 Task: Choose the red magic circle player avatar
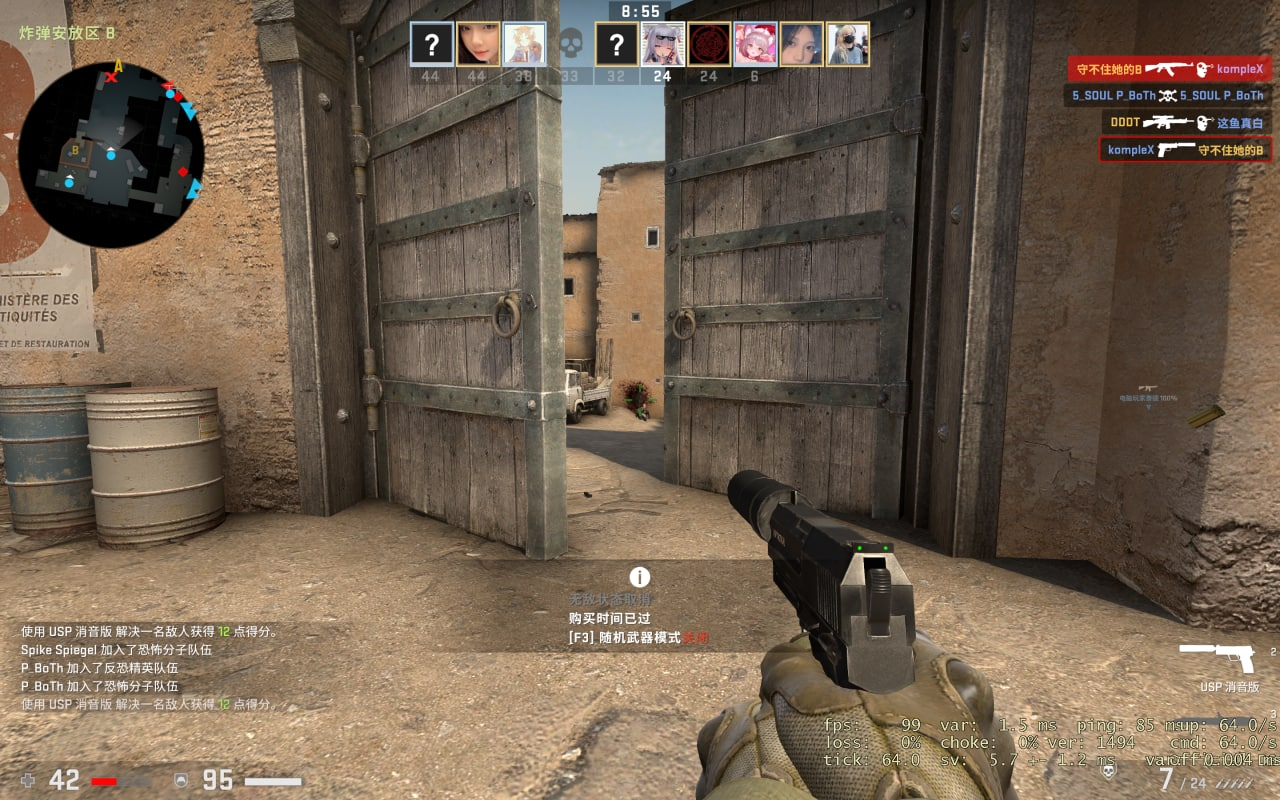point(709,44)
